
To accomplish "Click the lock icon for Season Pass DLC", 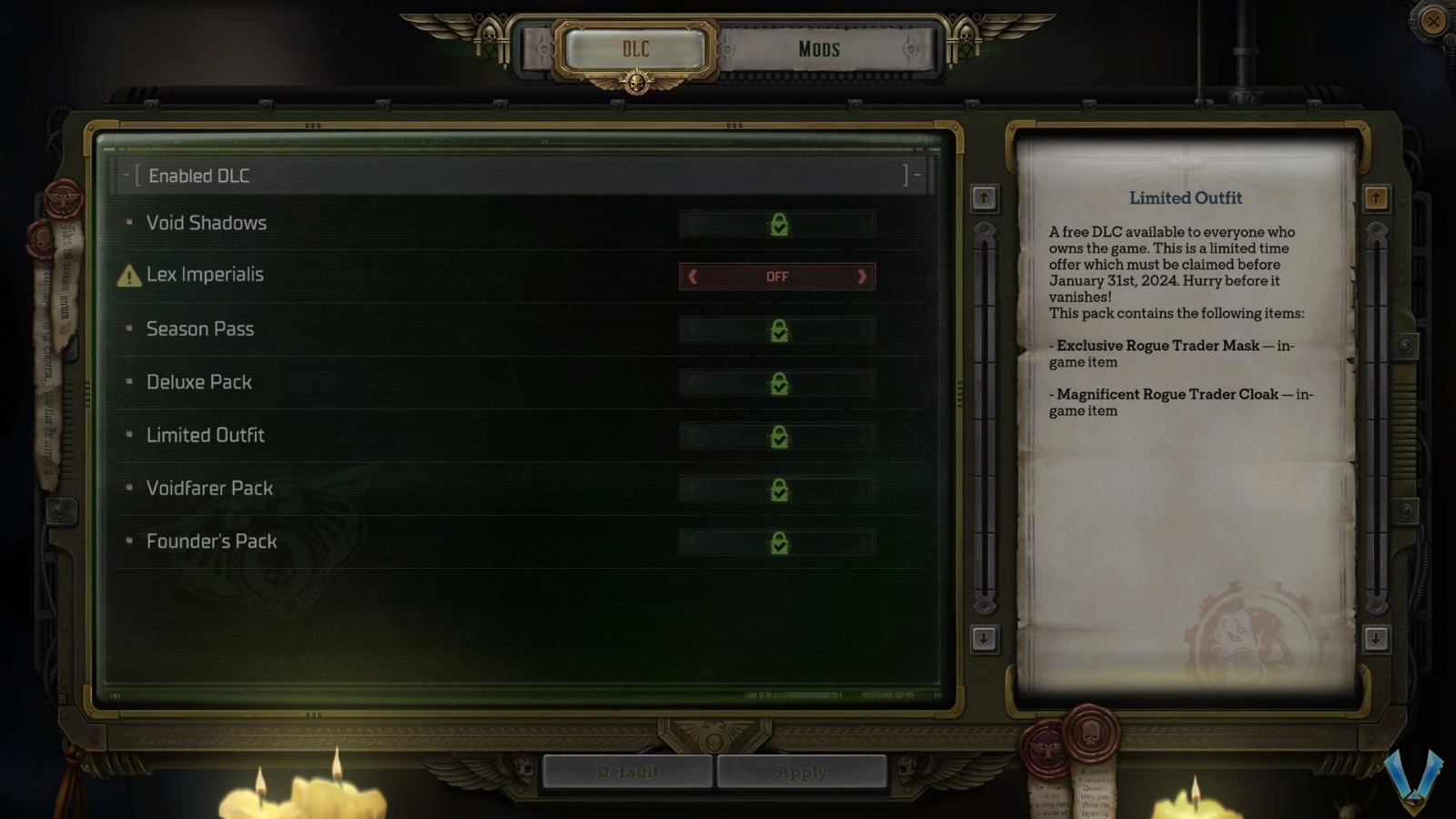I will [778, 330].
